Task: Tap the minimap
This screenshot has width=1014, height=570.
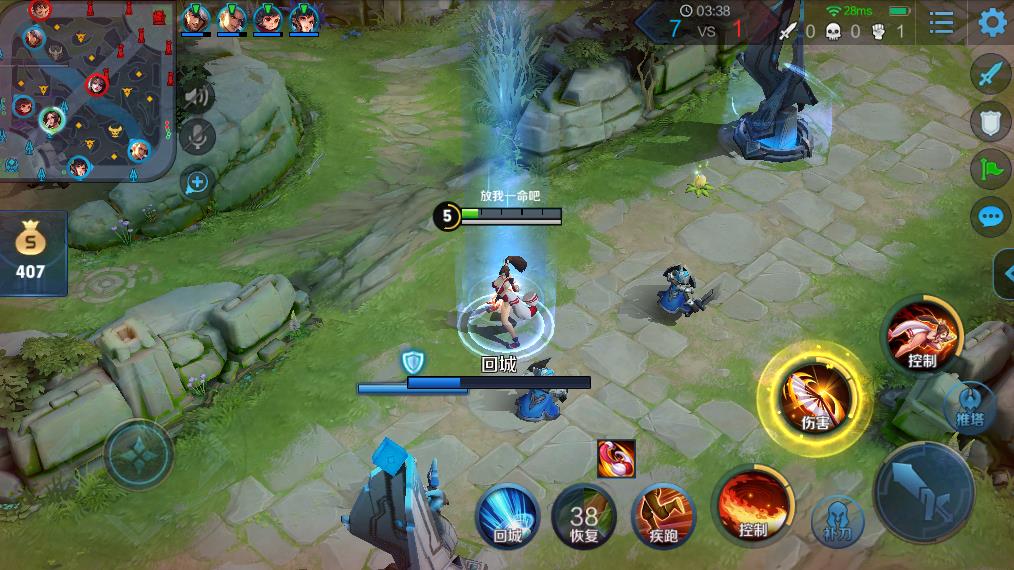Action: tap(88, 90)
